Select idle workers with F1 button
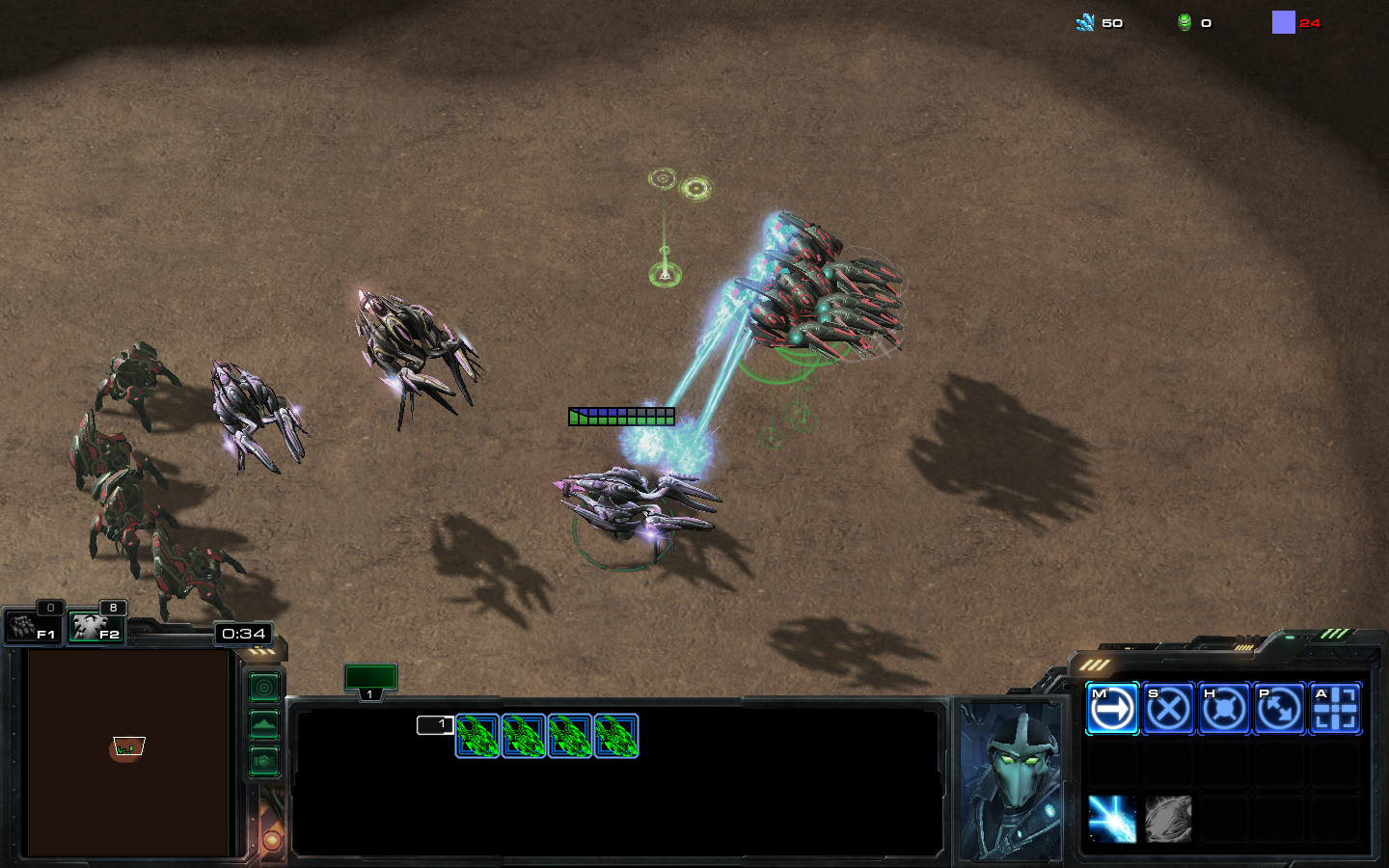The width and height of the screenshot is (1389, 868). (34, 628)
